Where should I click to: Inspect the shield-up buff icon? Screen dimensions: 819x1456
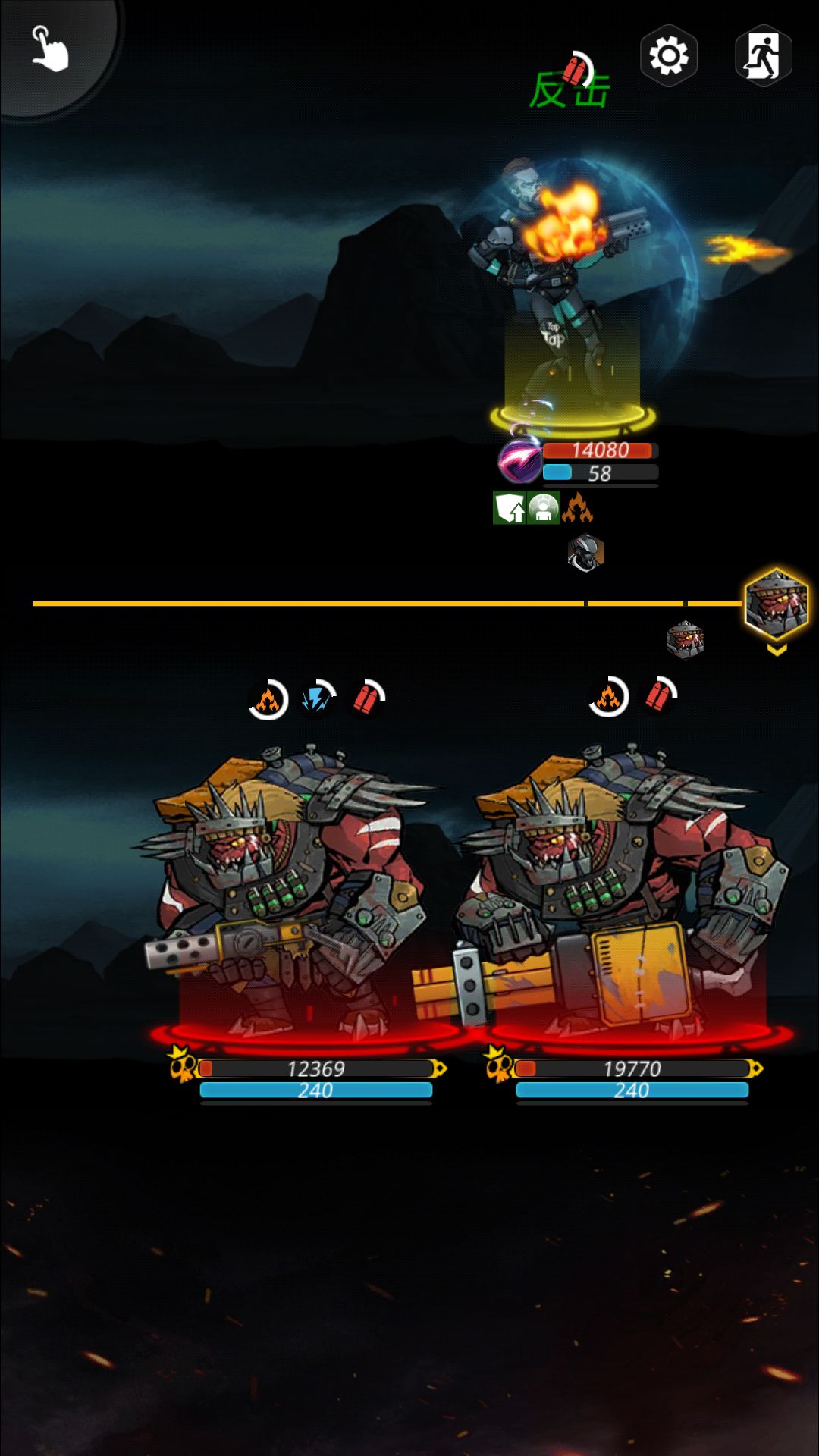510,508
